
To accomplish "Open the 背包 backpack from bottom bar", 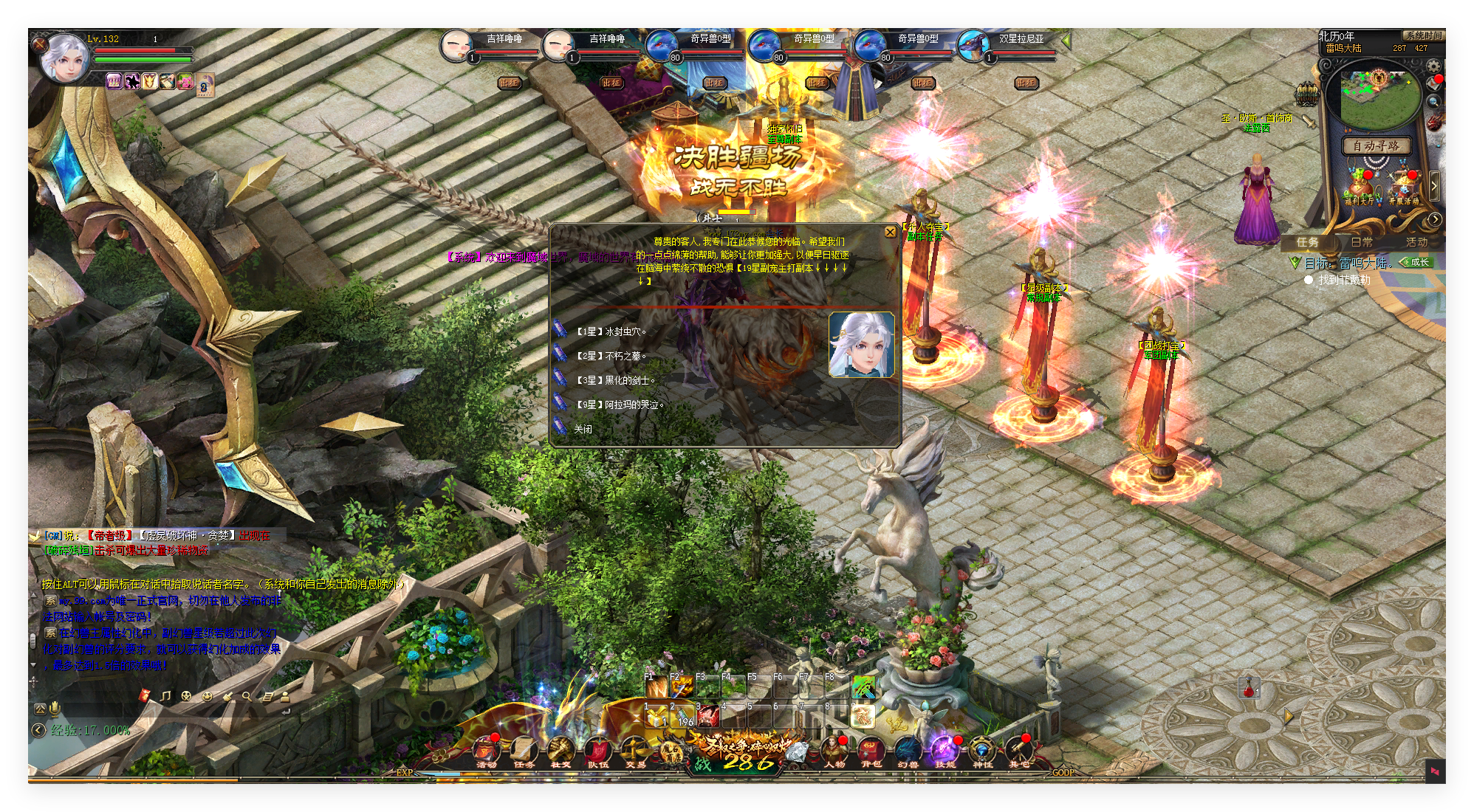I will click(x=871, y=750).
